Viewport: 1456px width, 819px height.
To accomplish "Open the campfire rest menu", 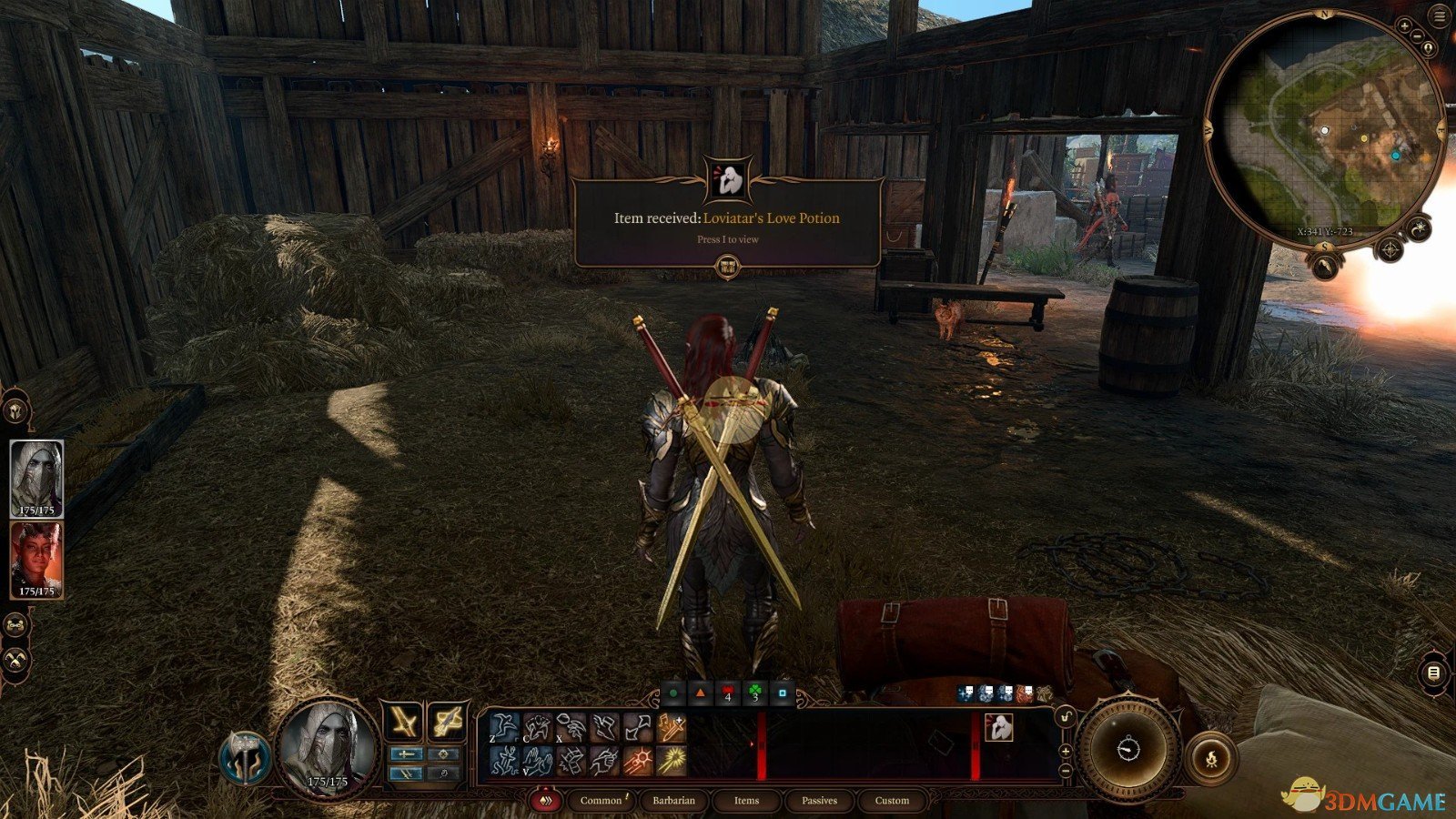I will pyautogui.click(x=1211, y=757).
